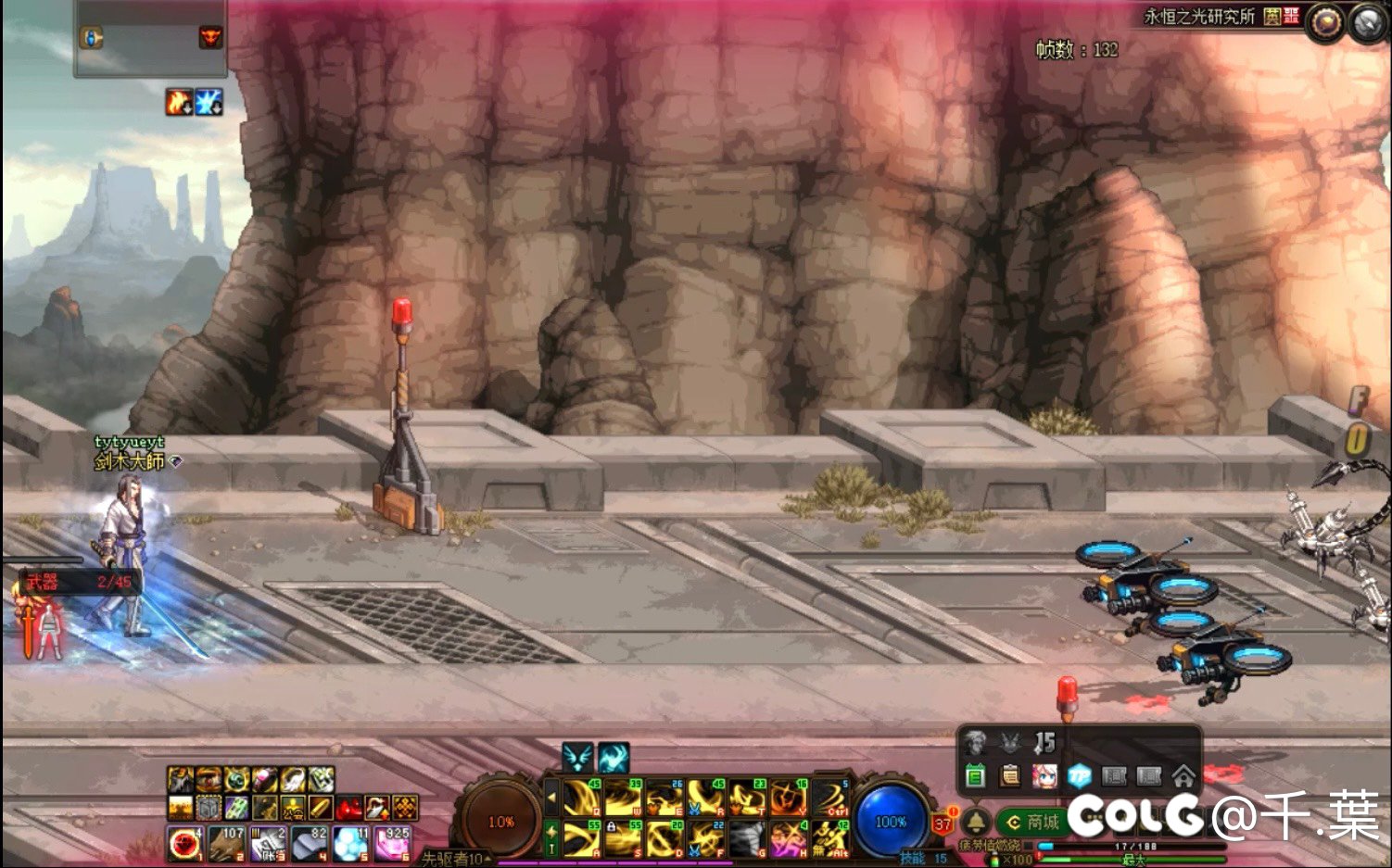Select the cyan wing buff icon
Viewport: 1392px width, 868px height.
tap(577, 758)
